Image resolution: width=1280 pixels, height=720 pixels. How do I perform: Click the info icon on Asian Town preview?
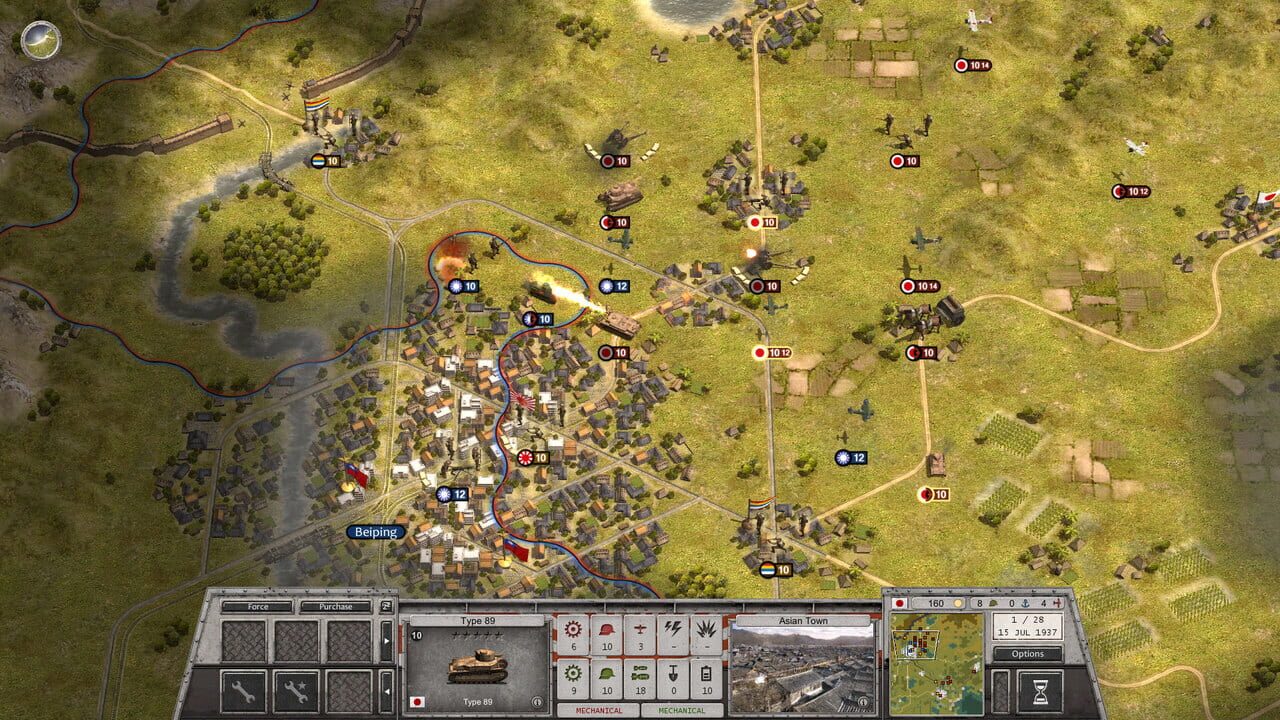tap(863, 701)
